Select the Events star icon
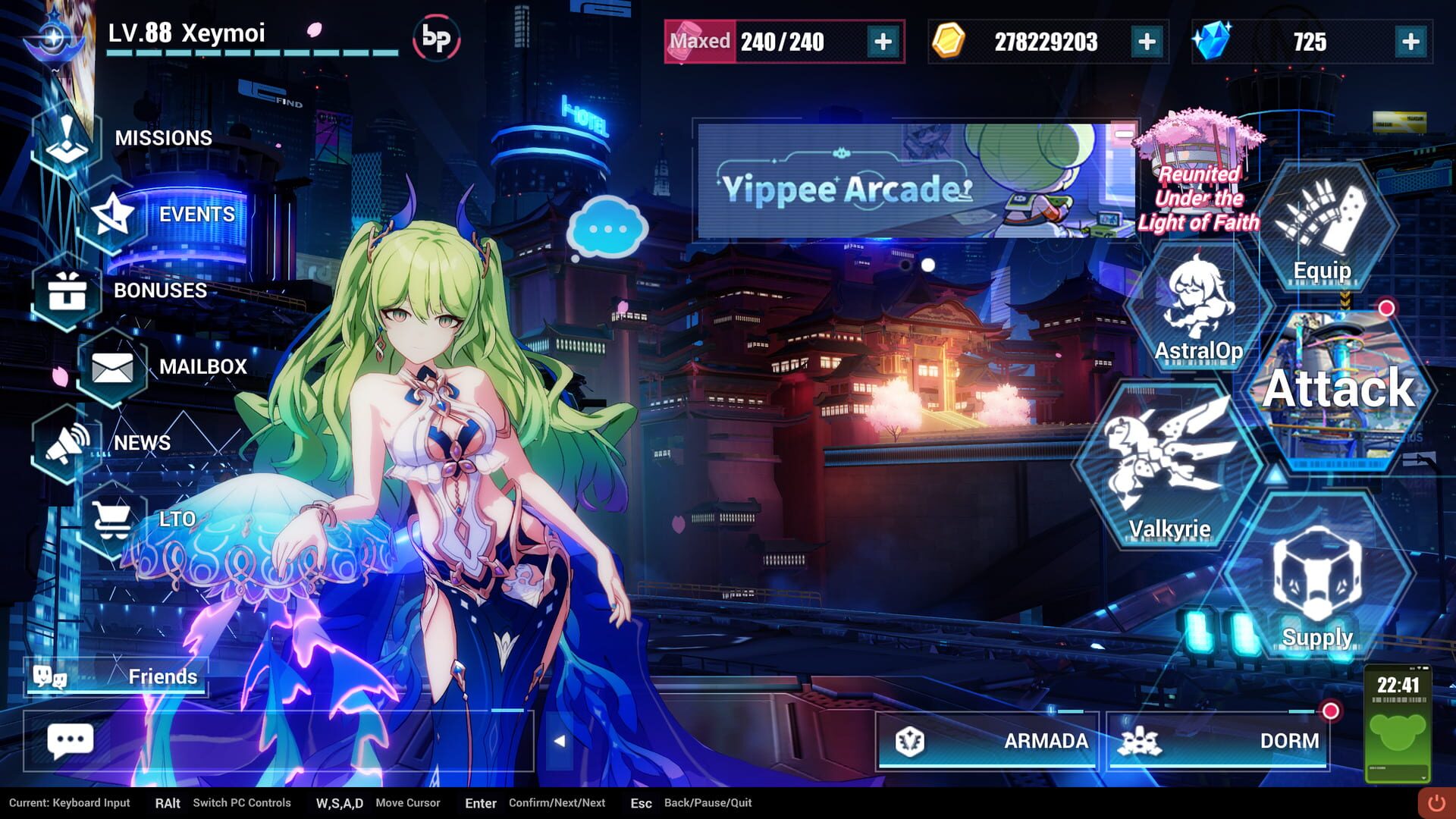1456x819 pixels. (x=112, y=214)
